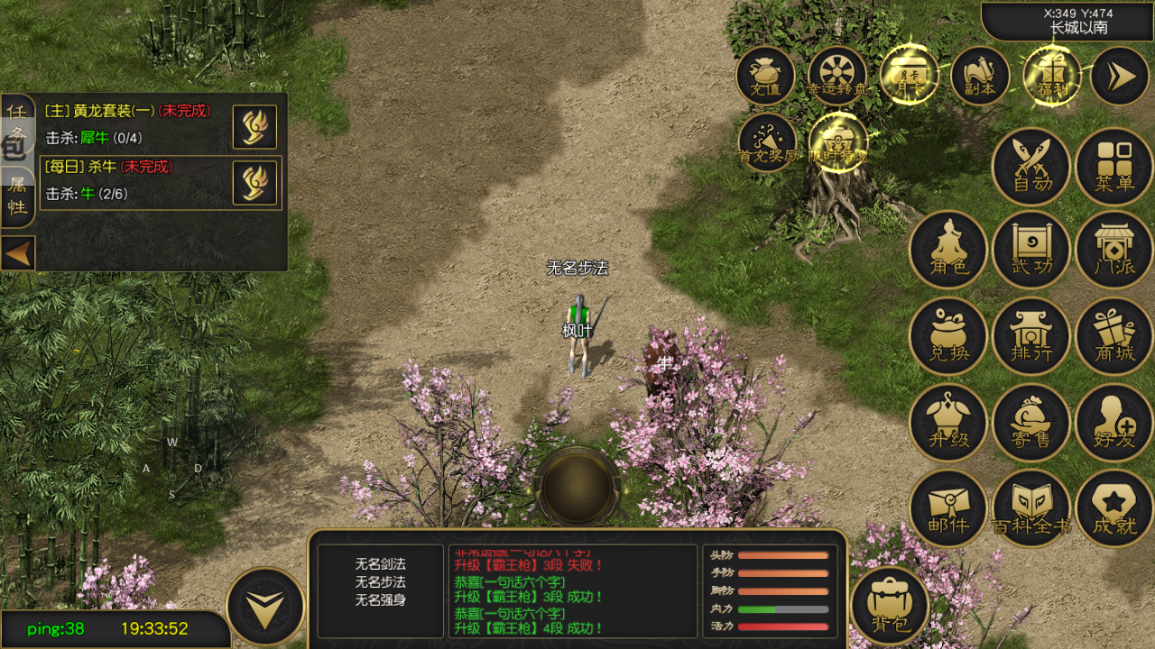Select 无名剑法 in the skill list
The image size is (1155, 649).
380,564
